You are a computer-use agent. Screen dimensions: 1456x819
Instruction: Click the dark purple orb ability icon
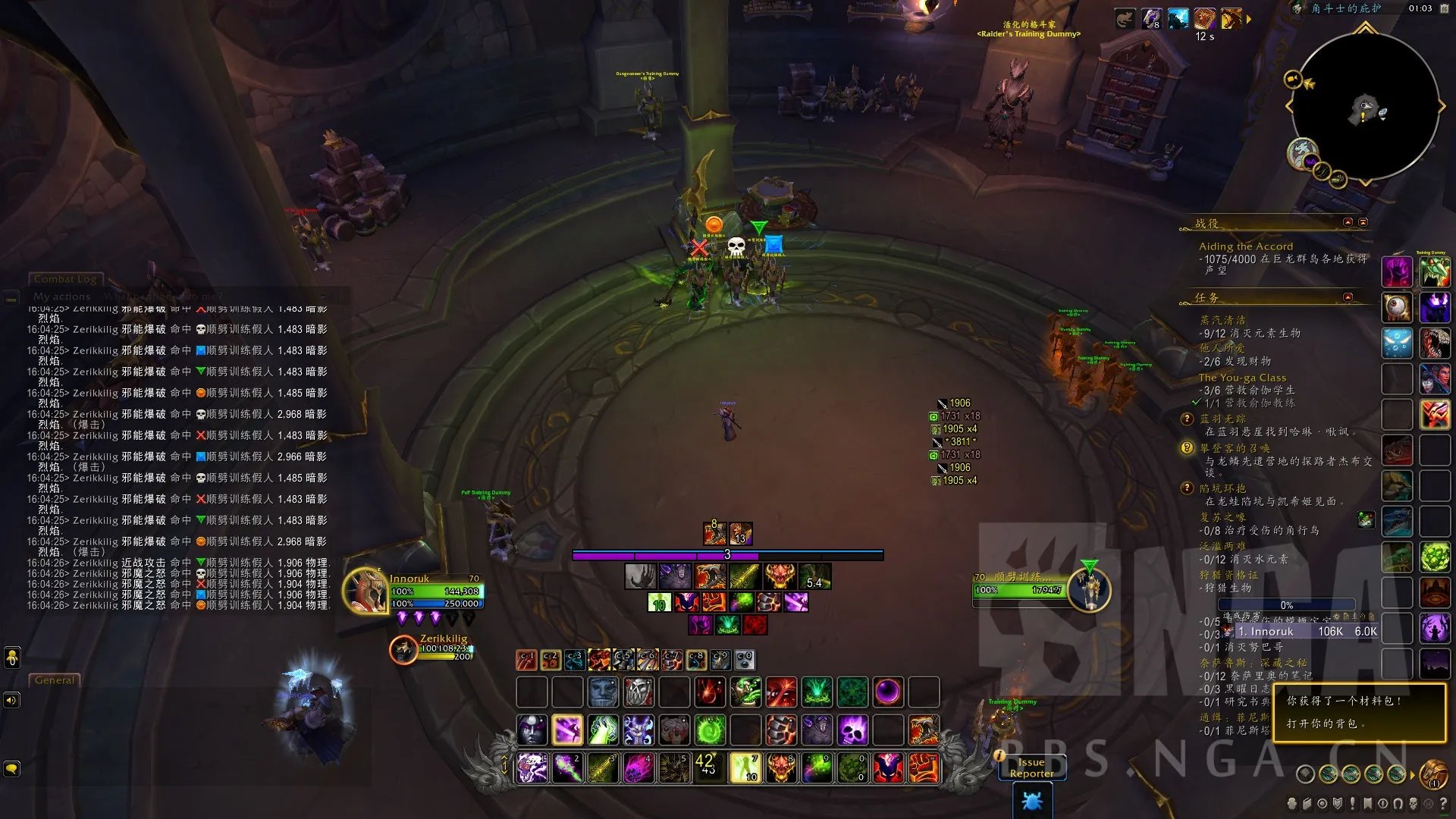tap(888, 692)
